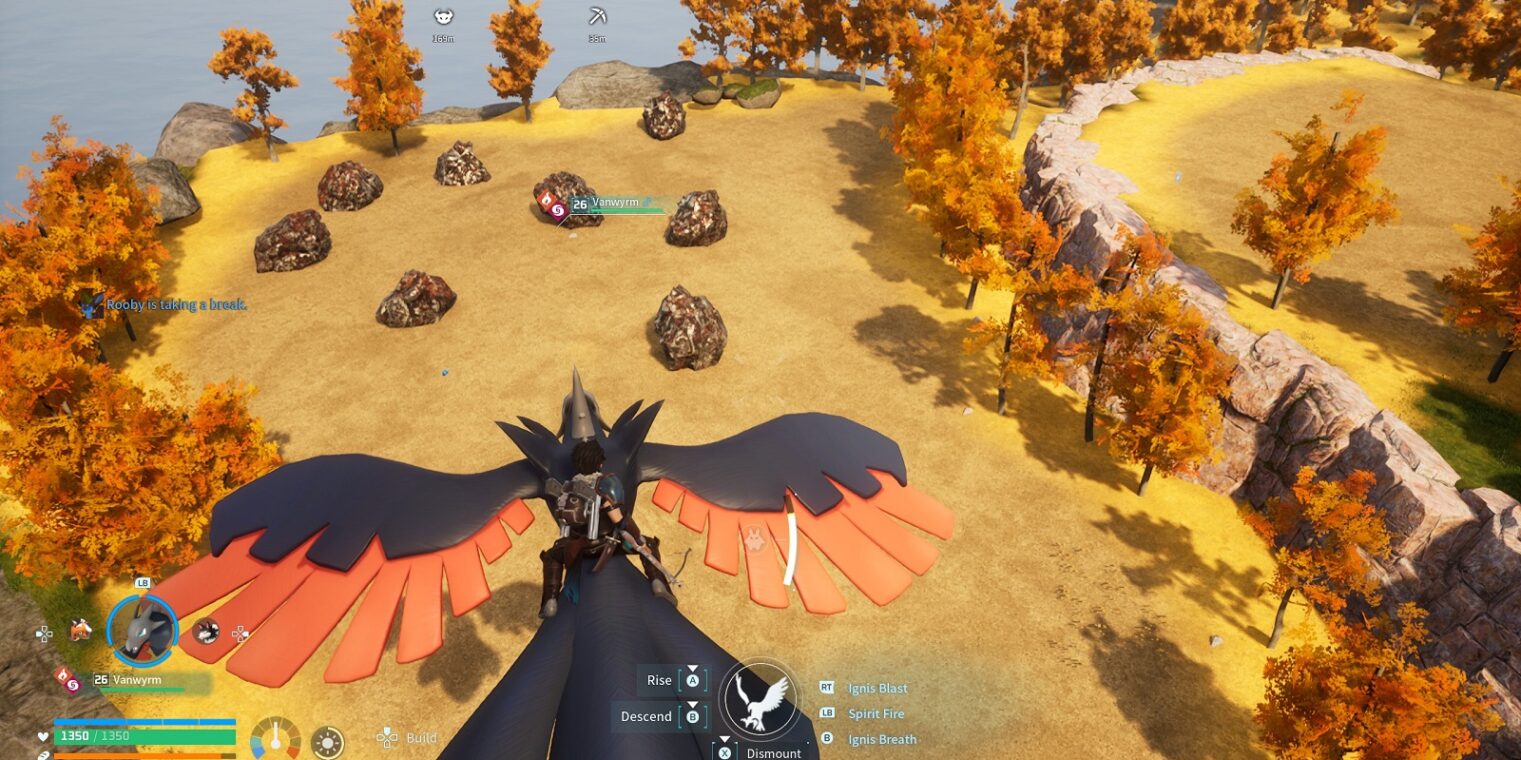This screenshot has width=1521, height=760.
Task: Click the temperature gauge dial
Action: click(x=275, y=740)
